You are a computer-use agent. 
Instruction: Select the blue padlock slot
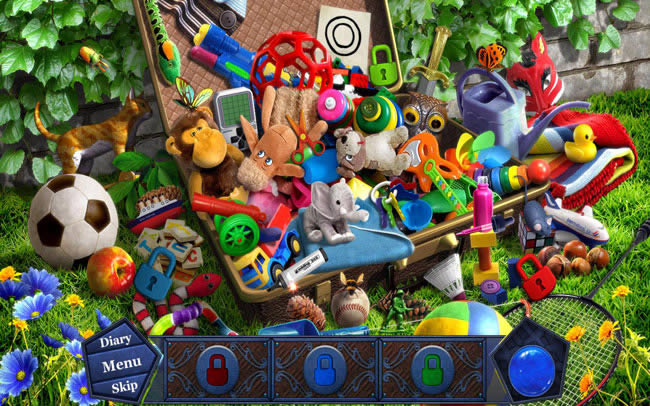(324, 369)
